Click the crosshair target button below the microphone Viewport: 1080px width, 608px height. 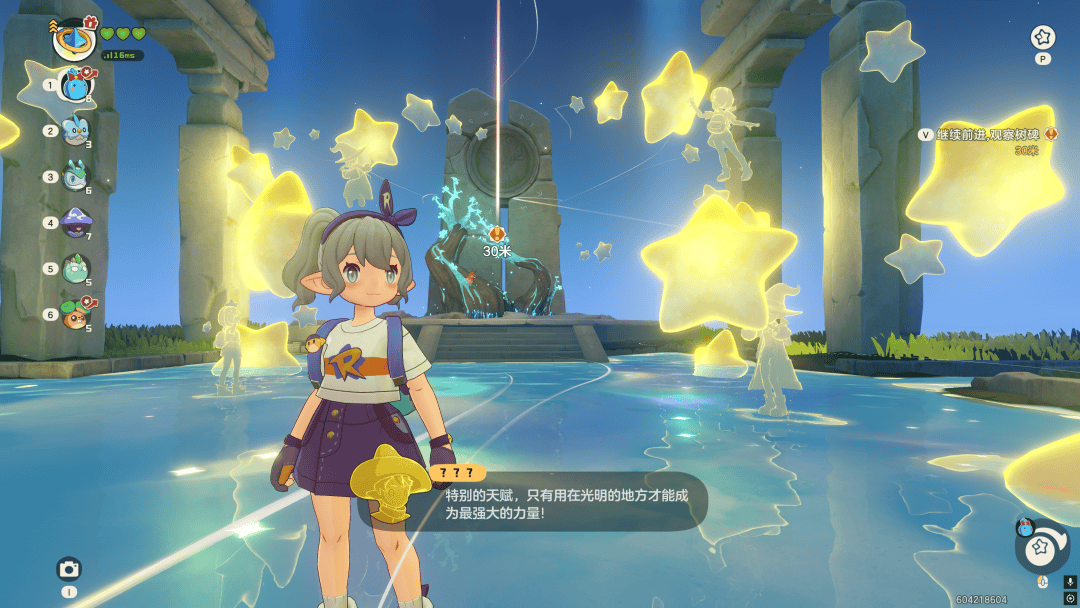[1070, 598]
